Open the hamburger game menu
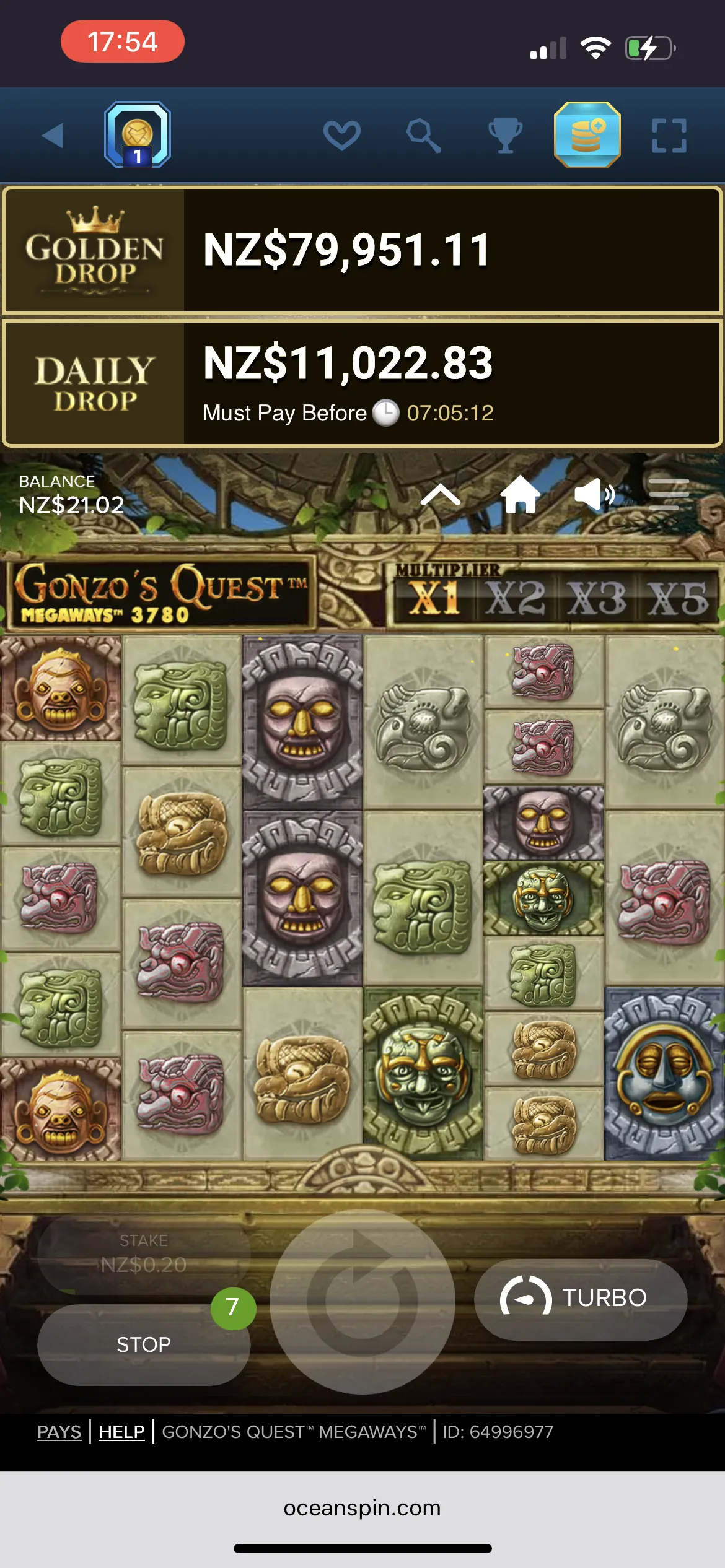Viewport: 725px width, 1568px height. pos(669,495)
